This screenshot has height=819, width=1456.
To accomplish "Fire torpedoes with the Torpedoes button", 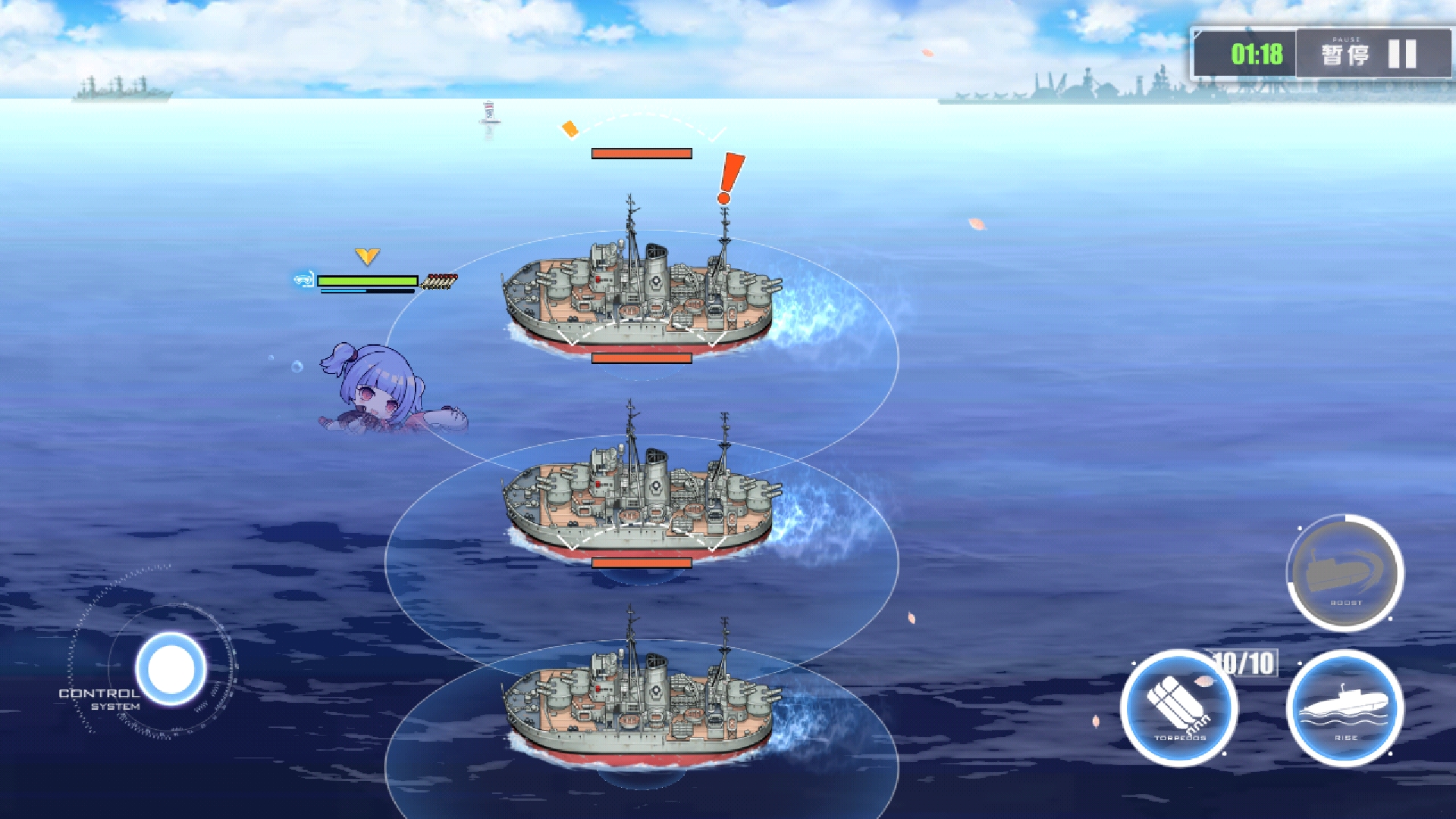I will click(1179, 708).
